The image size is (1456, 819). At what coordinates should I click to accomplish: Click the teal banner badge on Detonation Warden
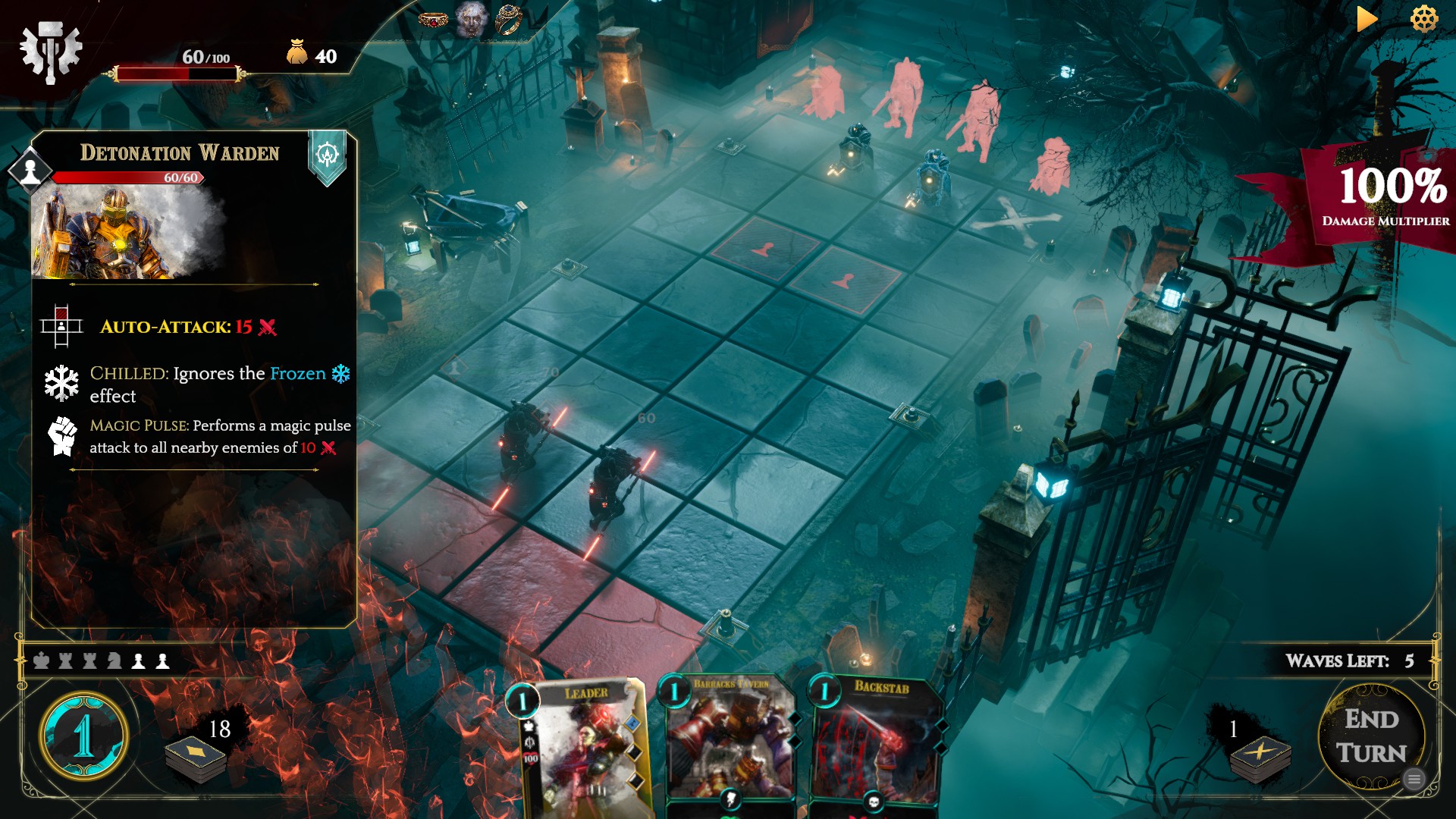click(x=327, y=156)
